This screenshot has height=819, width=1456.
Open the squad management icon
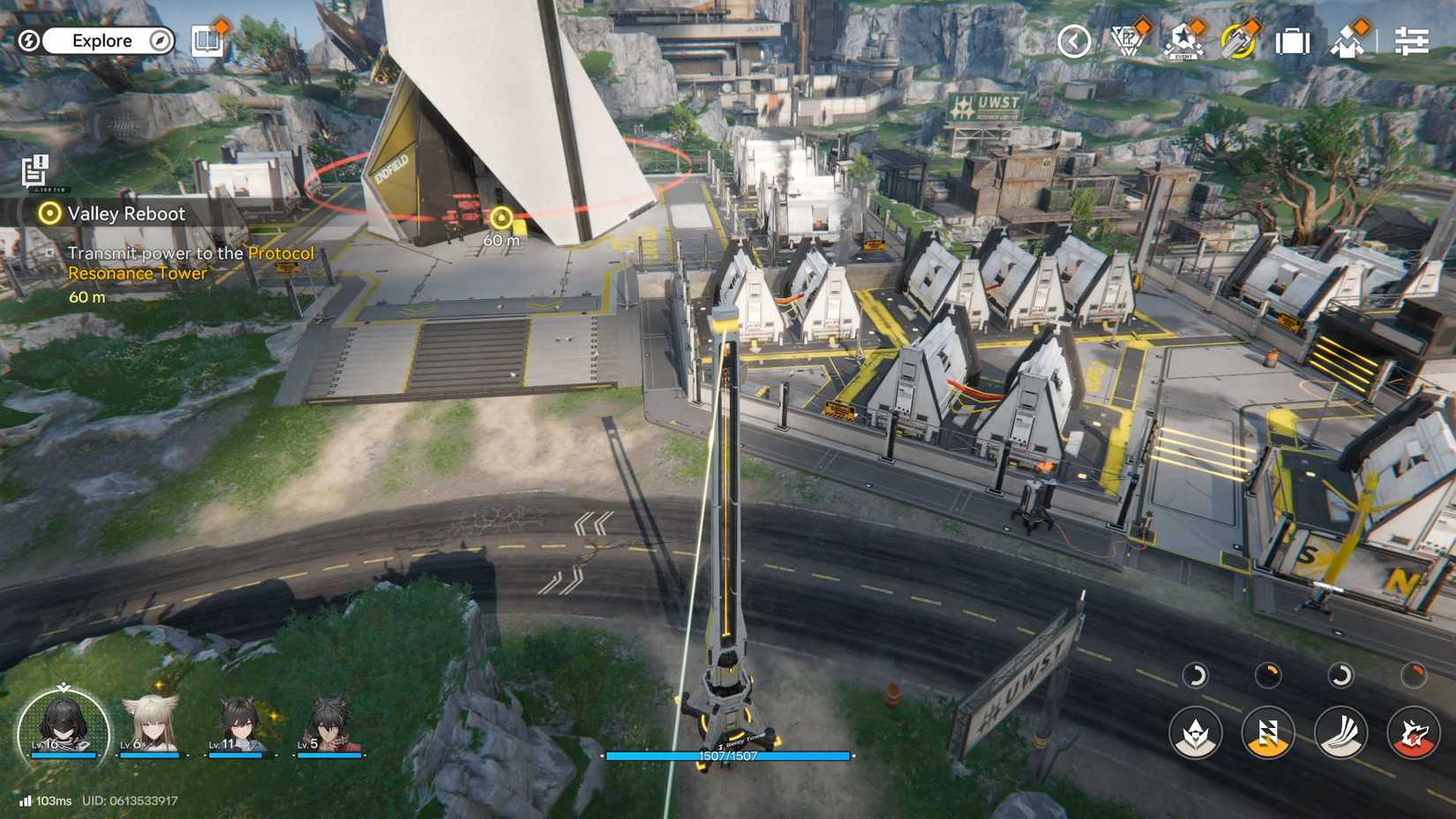(x=1346, y=40)
